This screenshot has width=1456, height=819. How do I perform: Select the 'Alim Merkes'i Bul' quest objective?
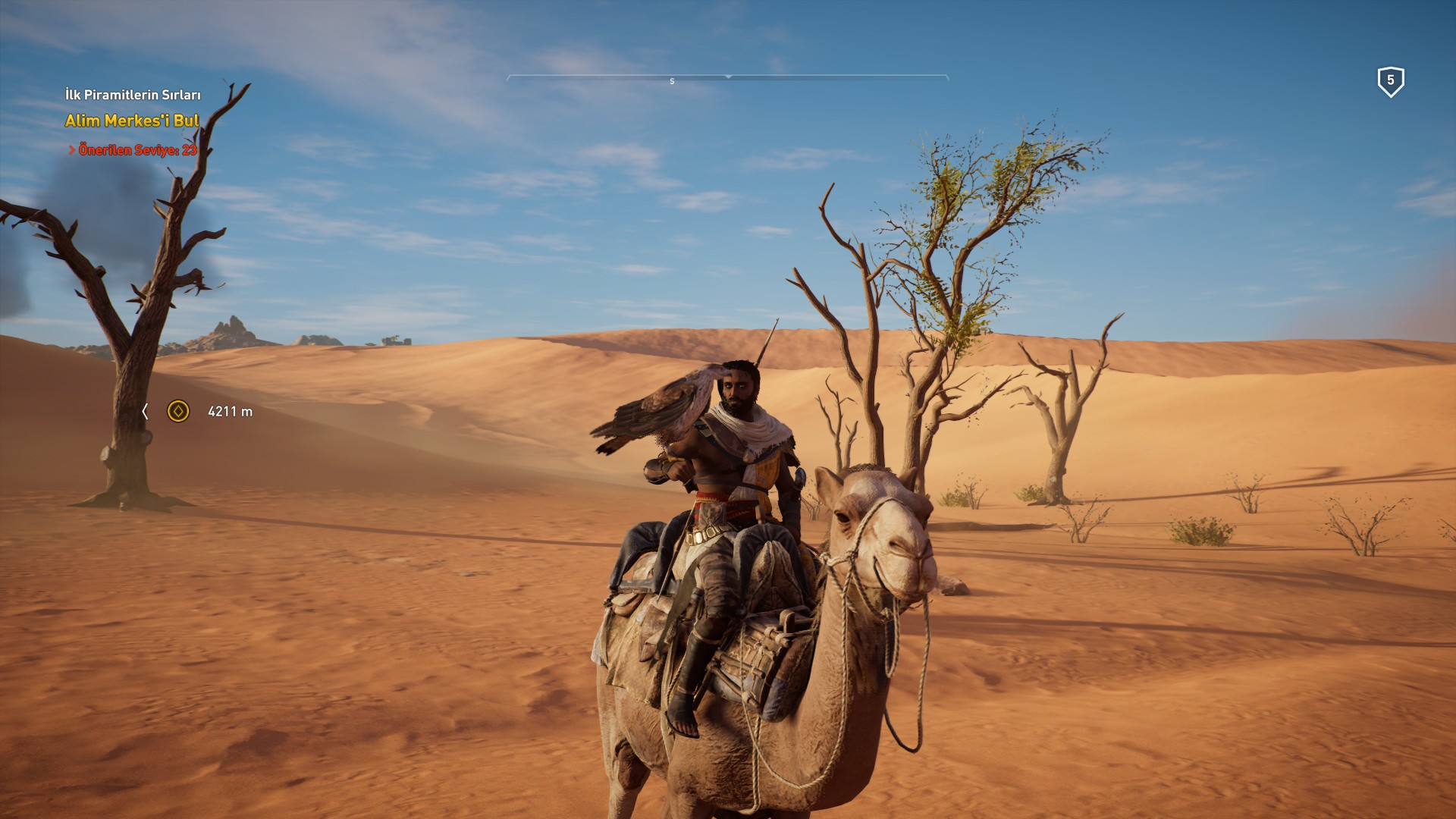click(x=132, y=121)
